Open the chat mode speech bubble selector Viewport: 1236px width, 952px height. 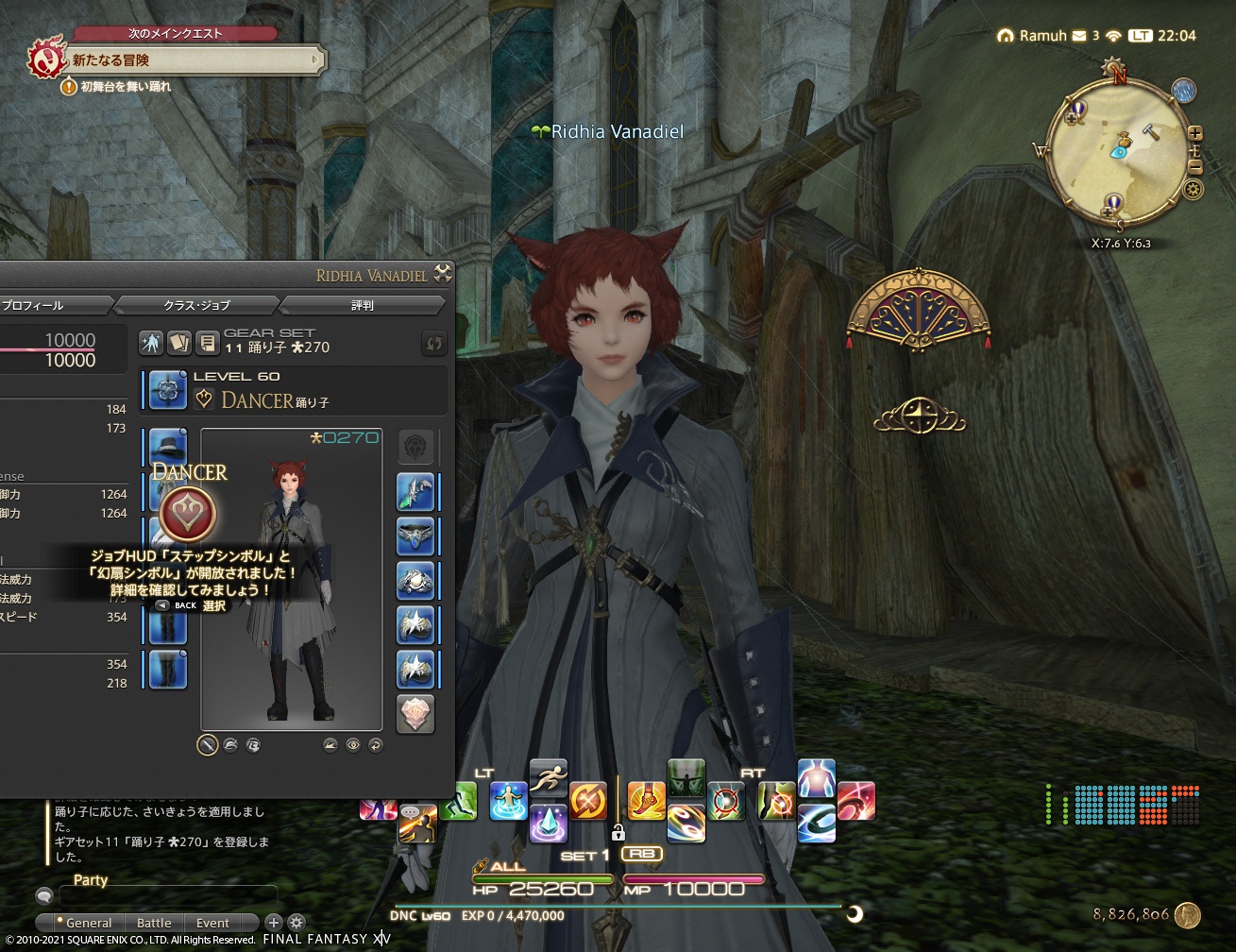point(45,895)
